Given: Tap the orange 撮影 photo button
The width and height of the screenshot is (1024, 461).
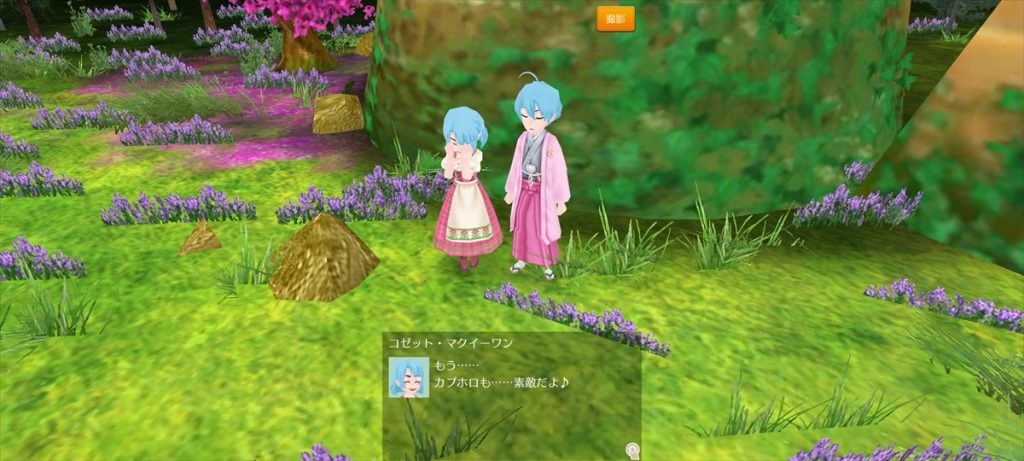Looking at the screenshot, I should [x=615, y=19].
